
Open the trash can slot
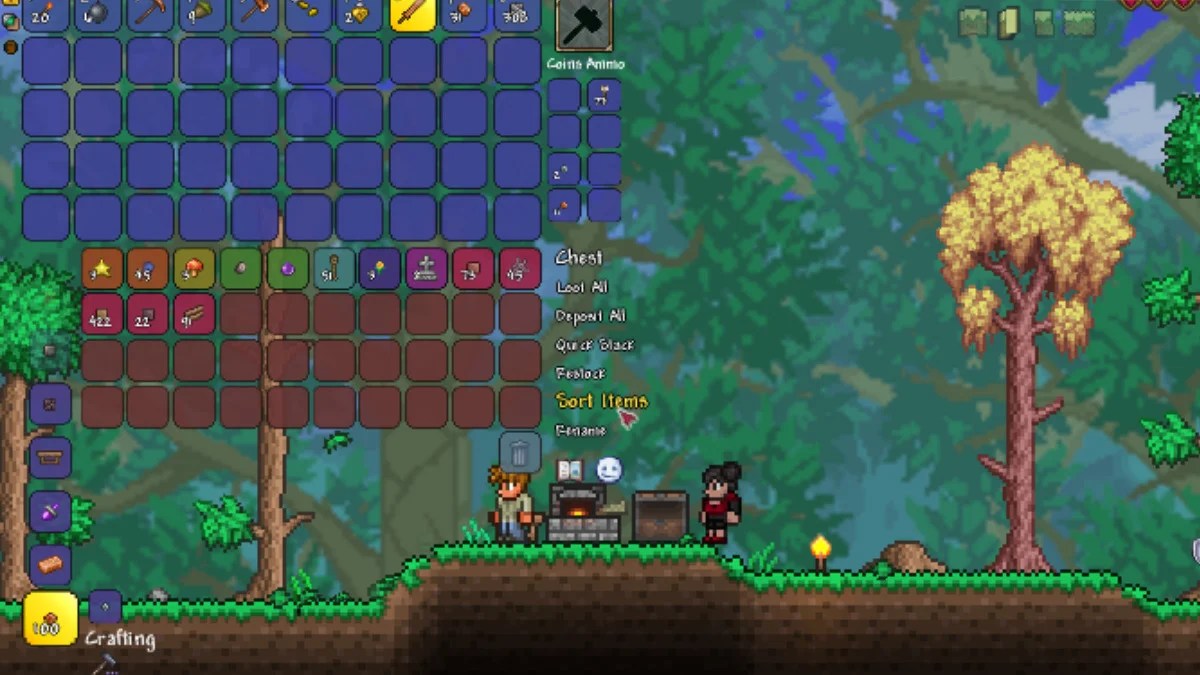click(x=520, y=453)
